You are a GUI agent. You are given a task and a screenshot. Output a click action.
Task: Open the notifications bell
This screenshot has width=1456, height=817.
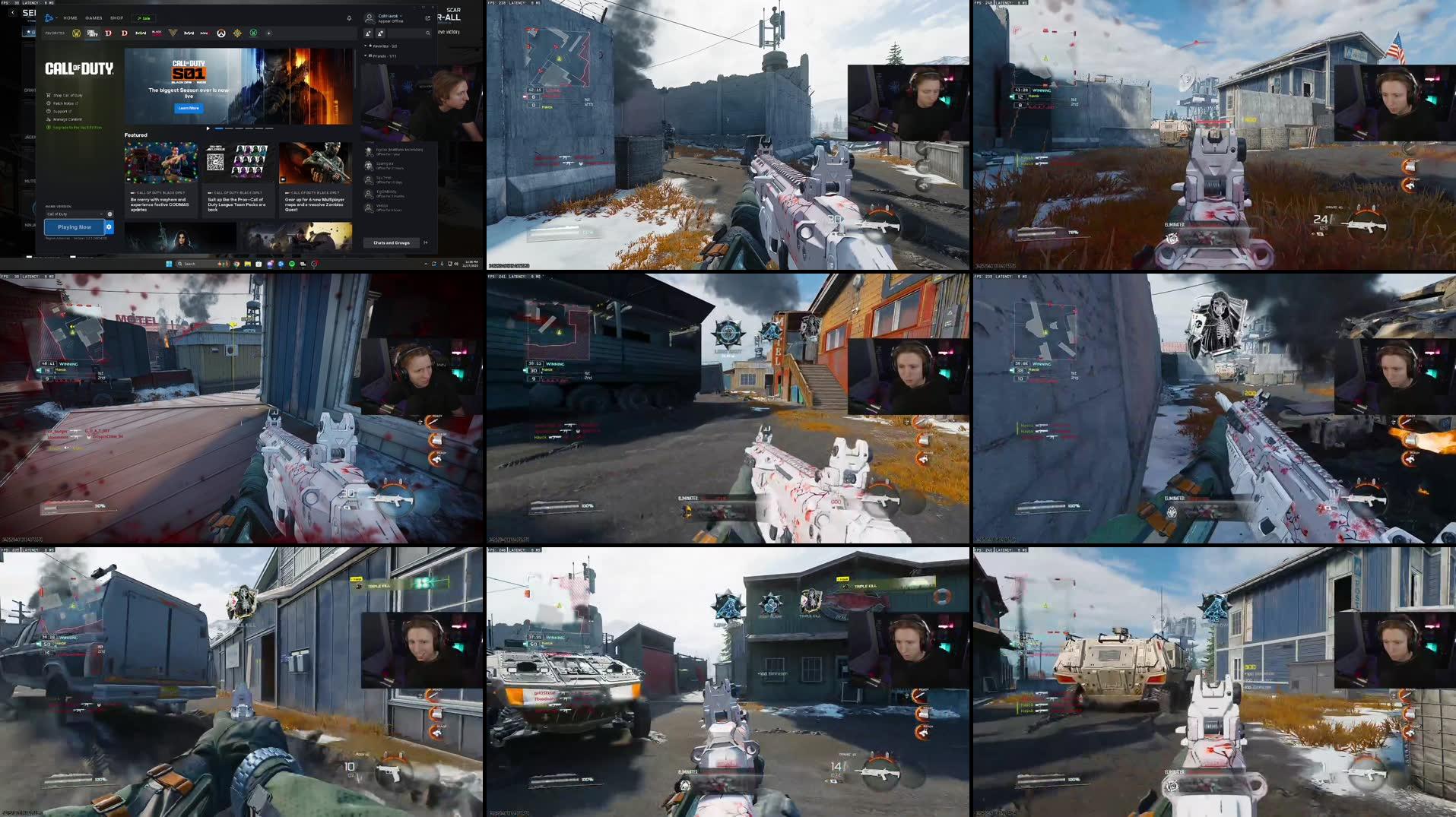[x=349, y=18]
